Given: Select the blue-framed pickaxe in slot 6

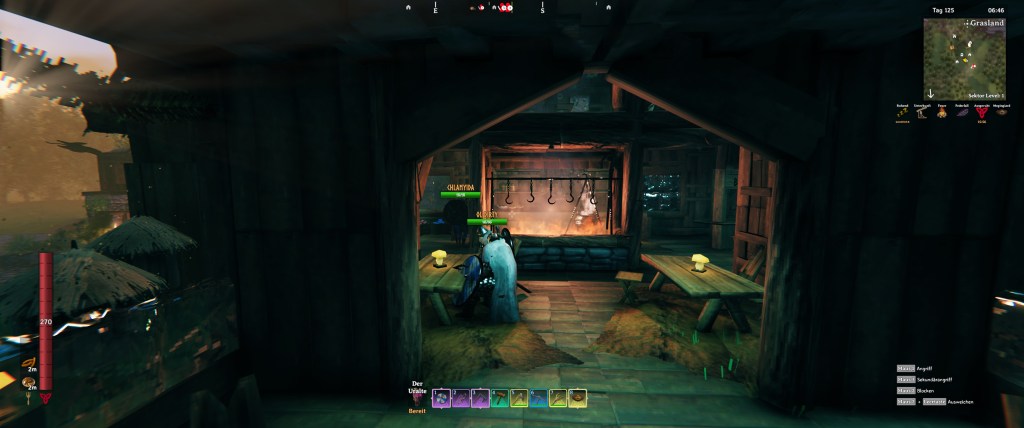Looking at the screenshot, I should pos(539,398).
